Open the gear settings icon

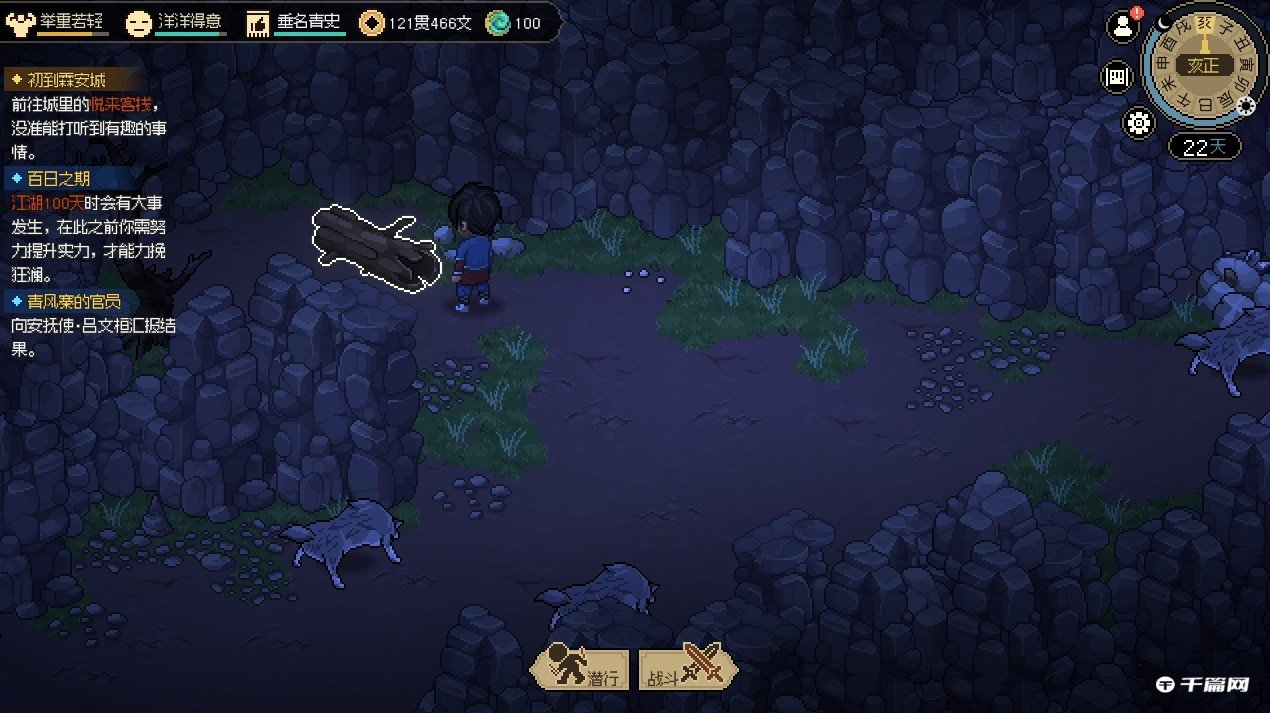click(x=1139, y=123)
